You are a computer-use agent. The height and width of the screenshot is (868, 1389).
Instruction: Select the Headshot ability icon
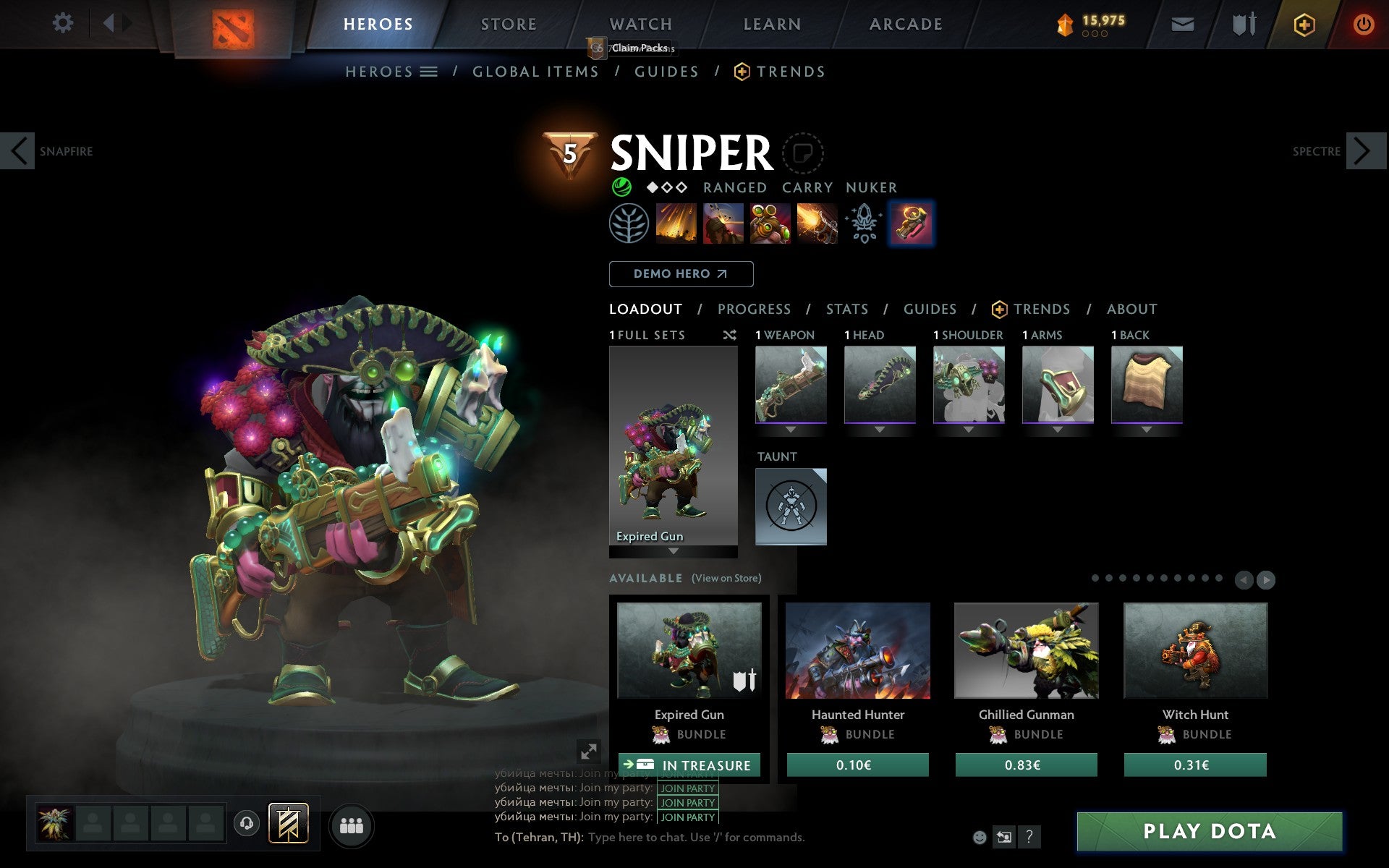pos(723,224)
